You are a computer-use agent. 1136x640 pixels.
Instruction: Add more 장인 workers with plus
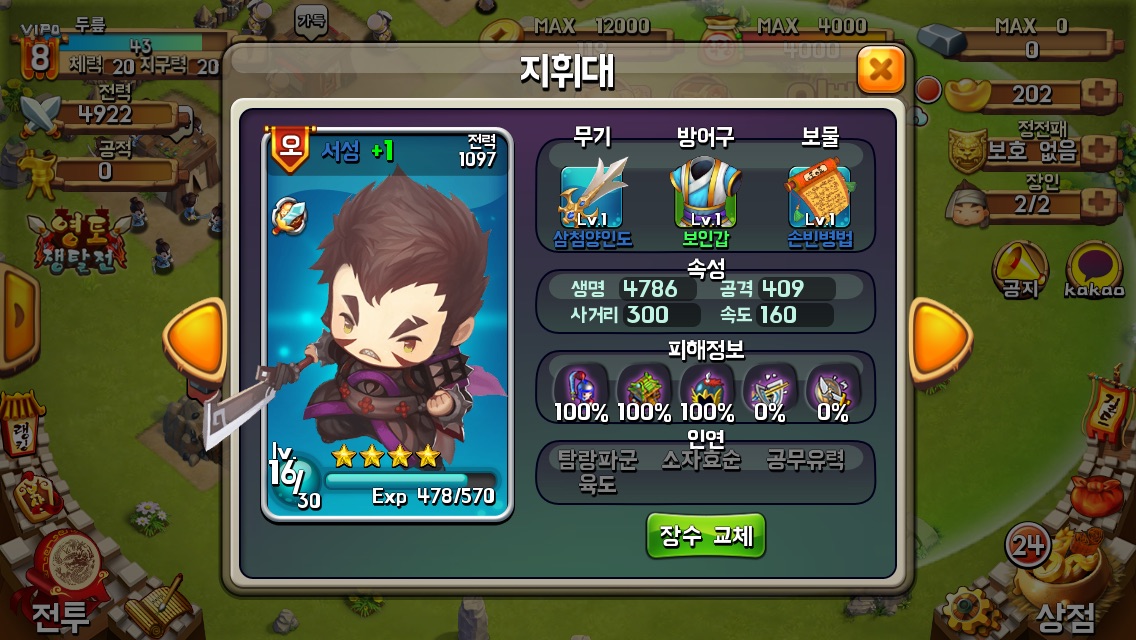click(1098, 203)
